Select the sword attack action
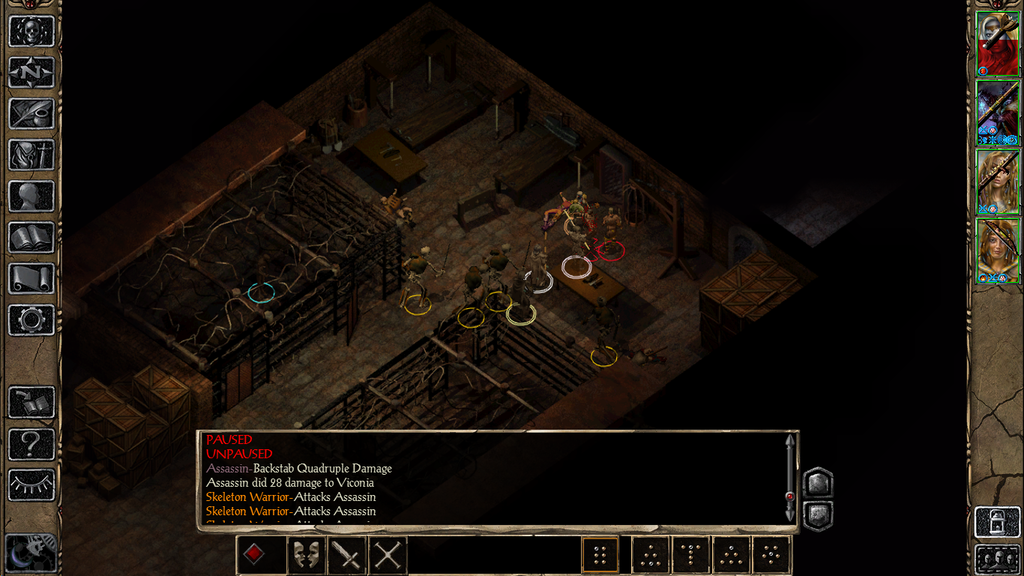This screenshot has width=1024, height=576. coord(347,554)
